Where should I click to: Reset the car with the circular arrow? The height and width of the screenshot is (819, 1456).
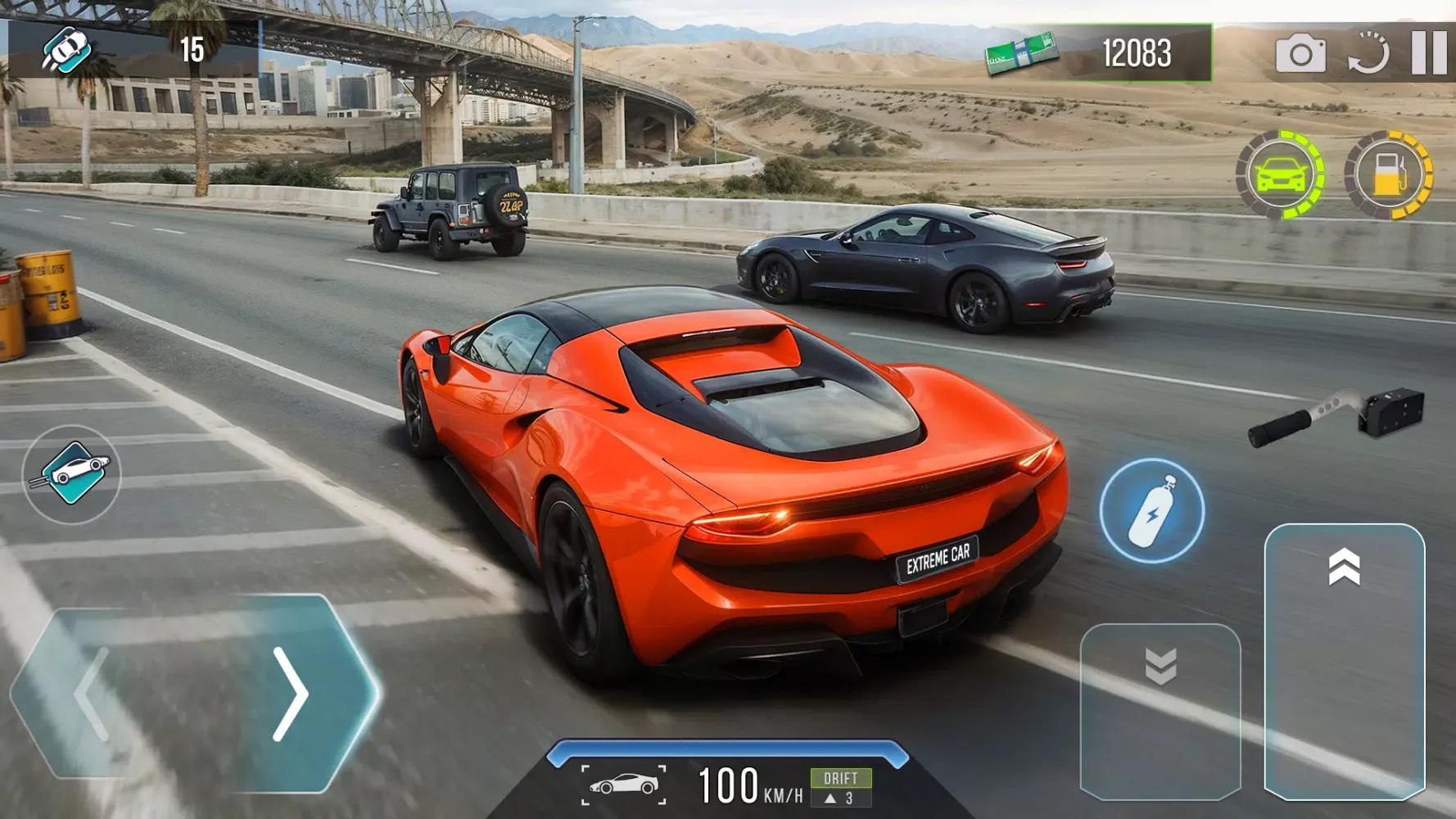[x=1368, y=54]
